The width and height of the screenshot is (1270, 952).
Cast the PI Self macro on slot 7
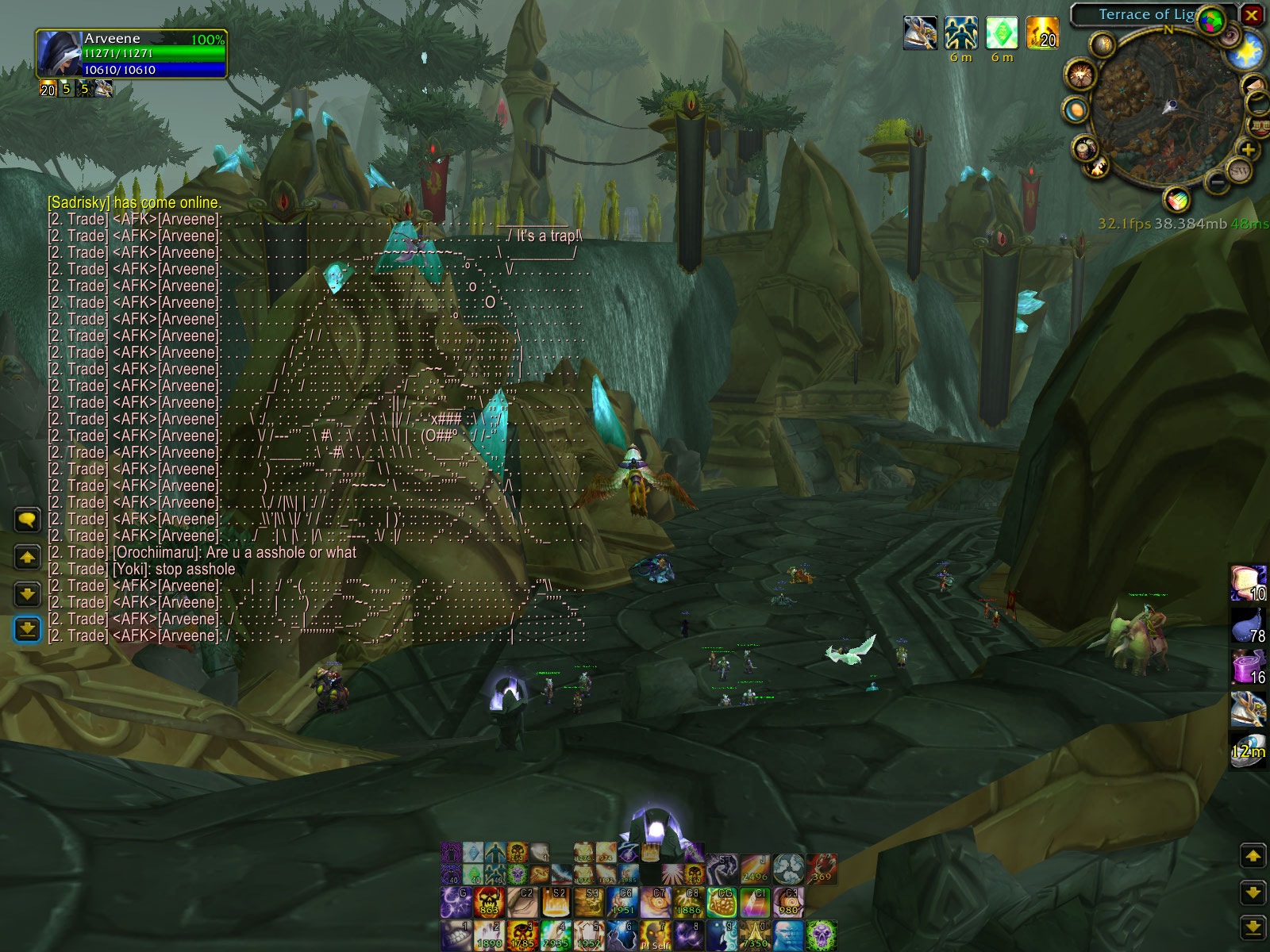tap(656, 935)
